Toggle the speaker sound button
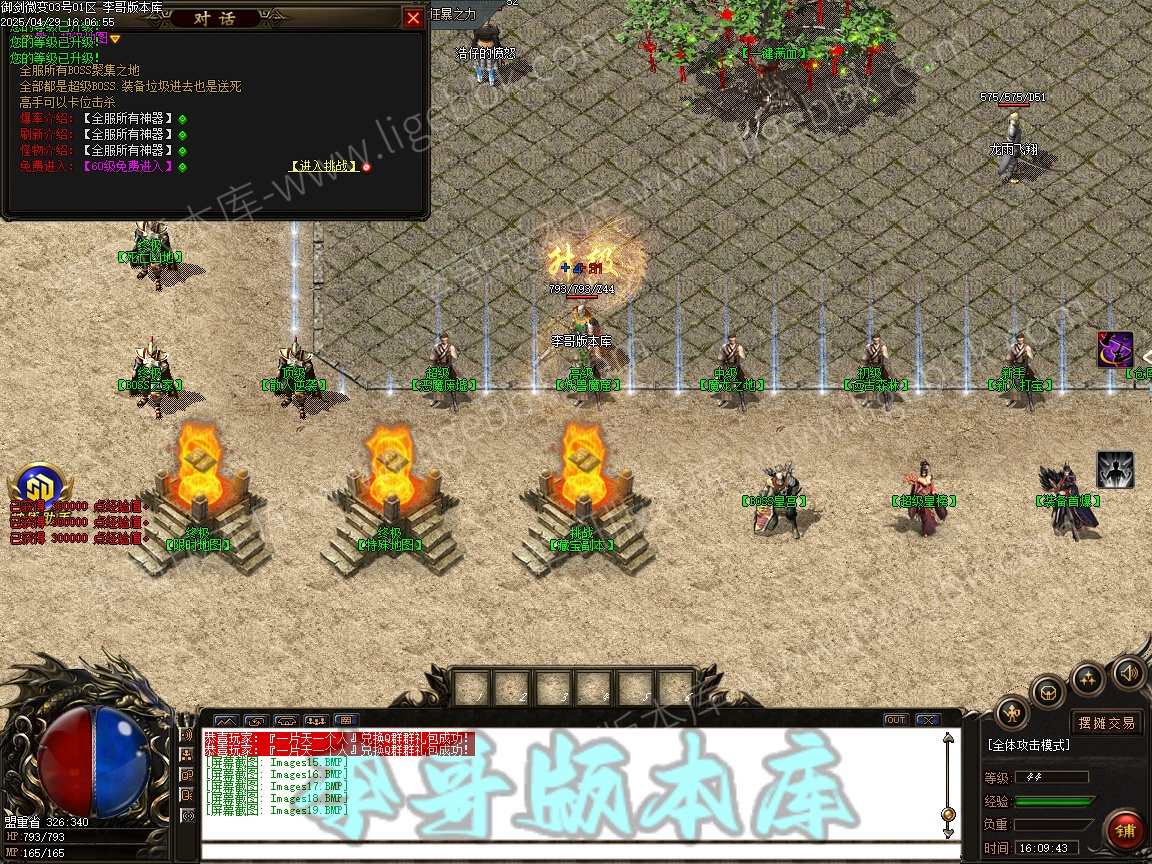This screenshot has height=864, width=1152. click(1128, 671)
